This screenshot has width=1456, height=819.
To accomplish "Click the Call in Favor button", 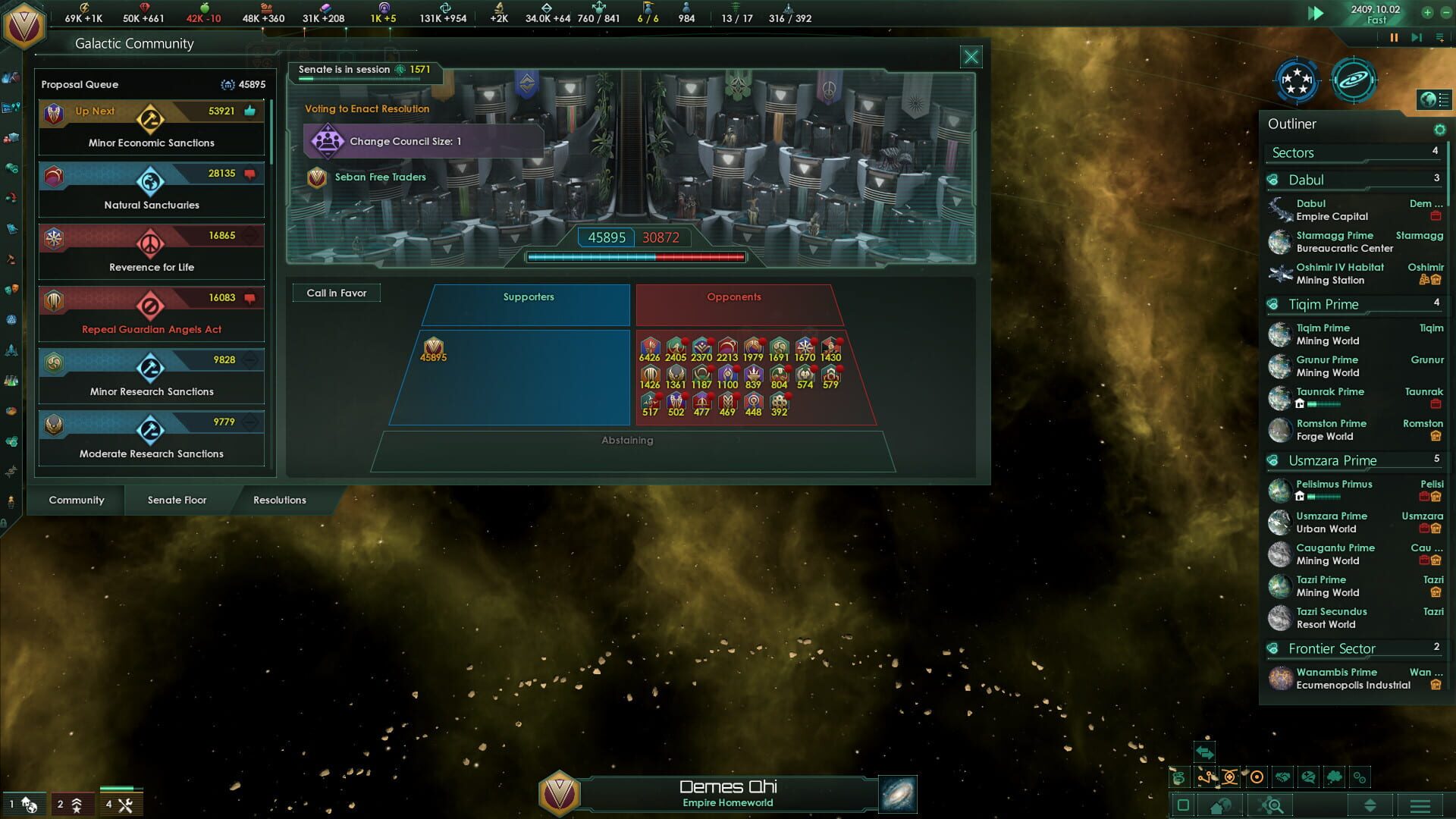I will (337, 293).
